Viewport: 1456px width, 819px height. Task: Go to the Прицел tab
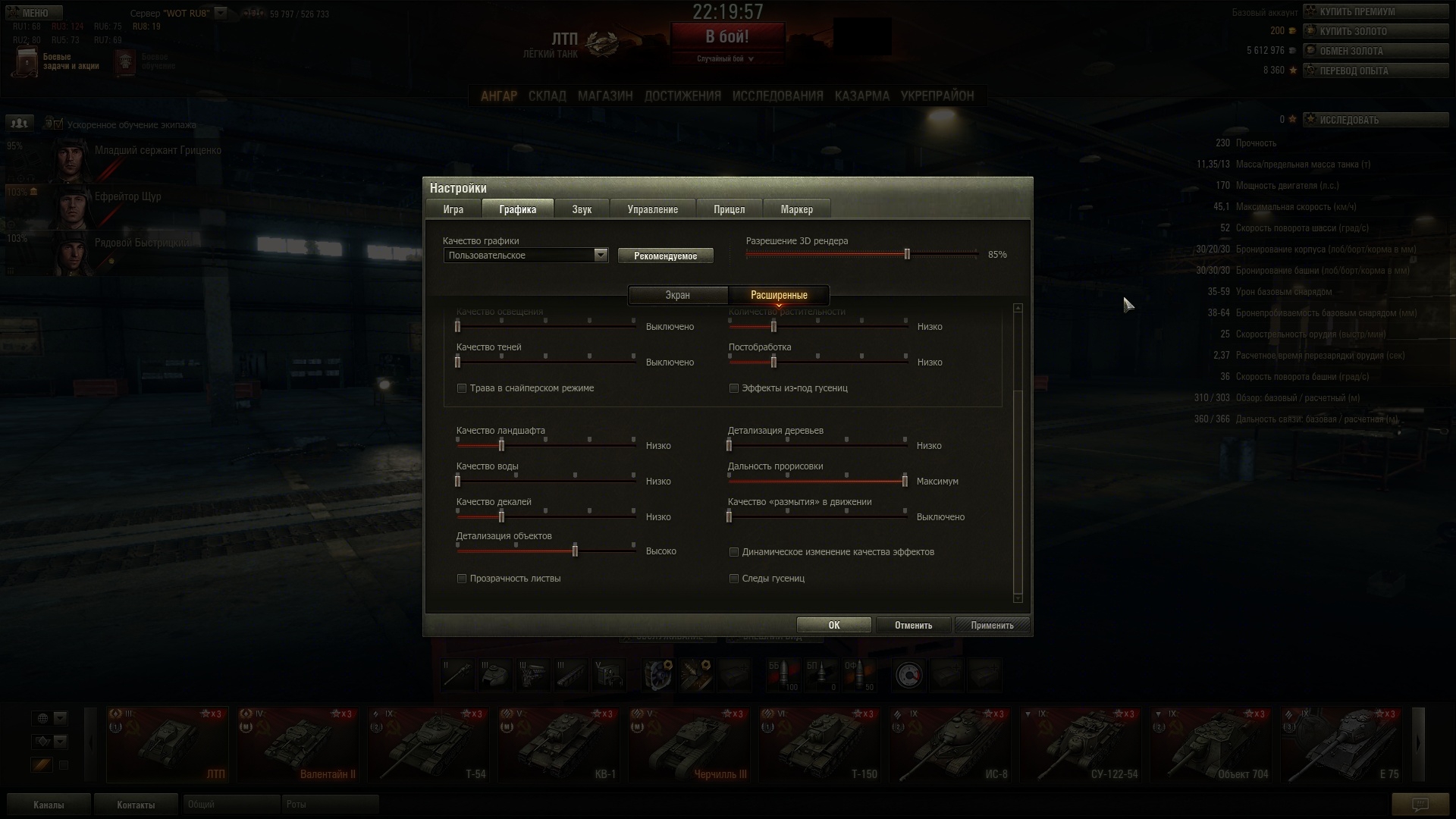(729, 209)
